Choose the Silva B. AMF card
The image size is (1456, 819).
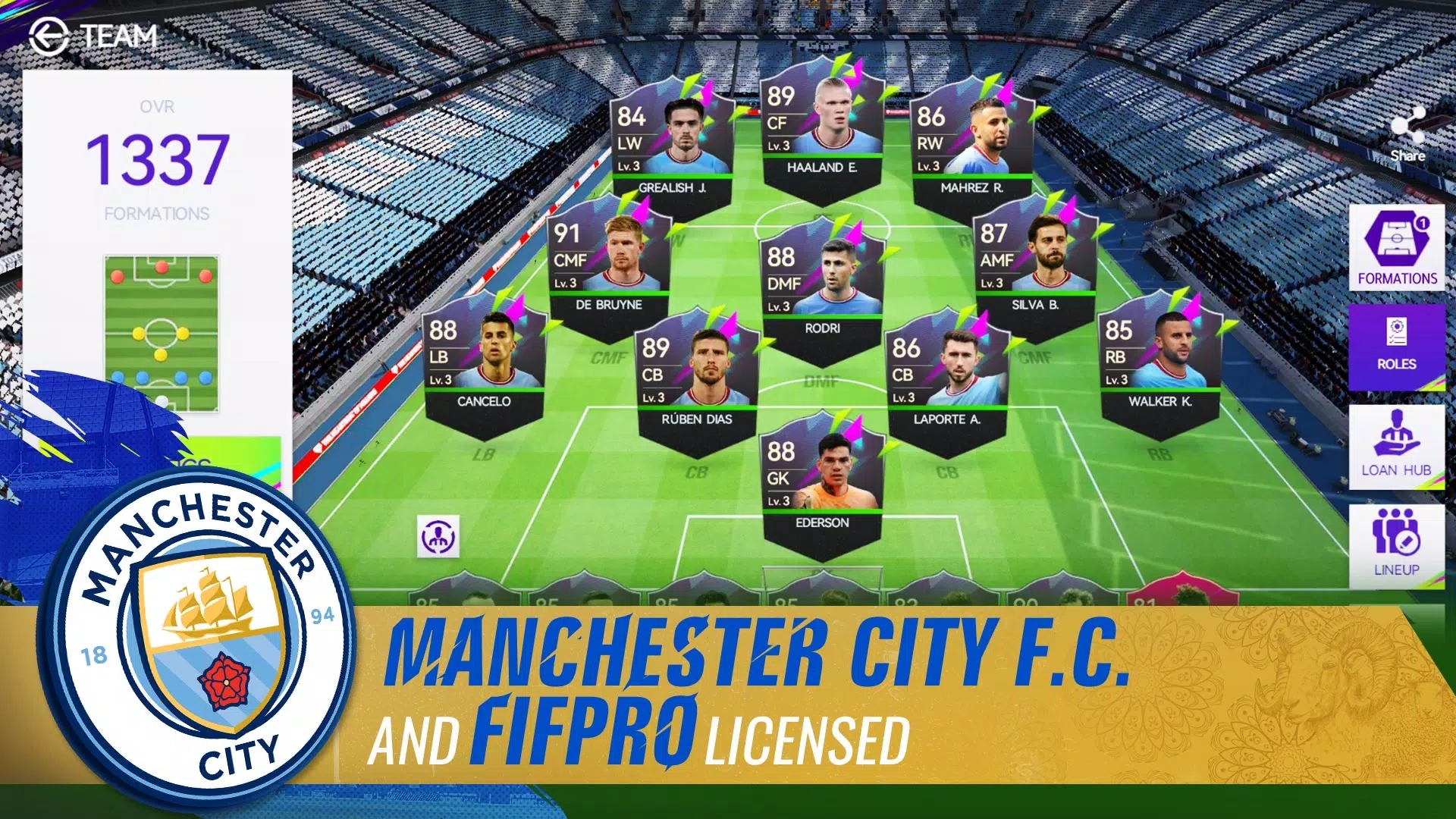1035,267
